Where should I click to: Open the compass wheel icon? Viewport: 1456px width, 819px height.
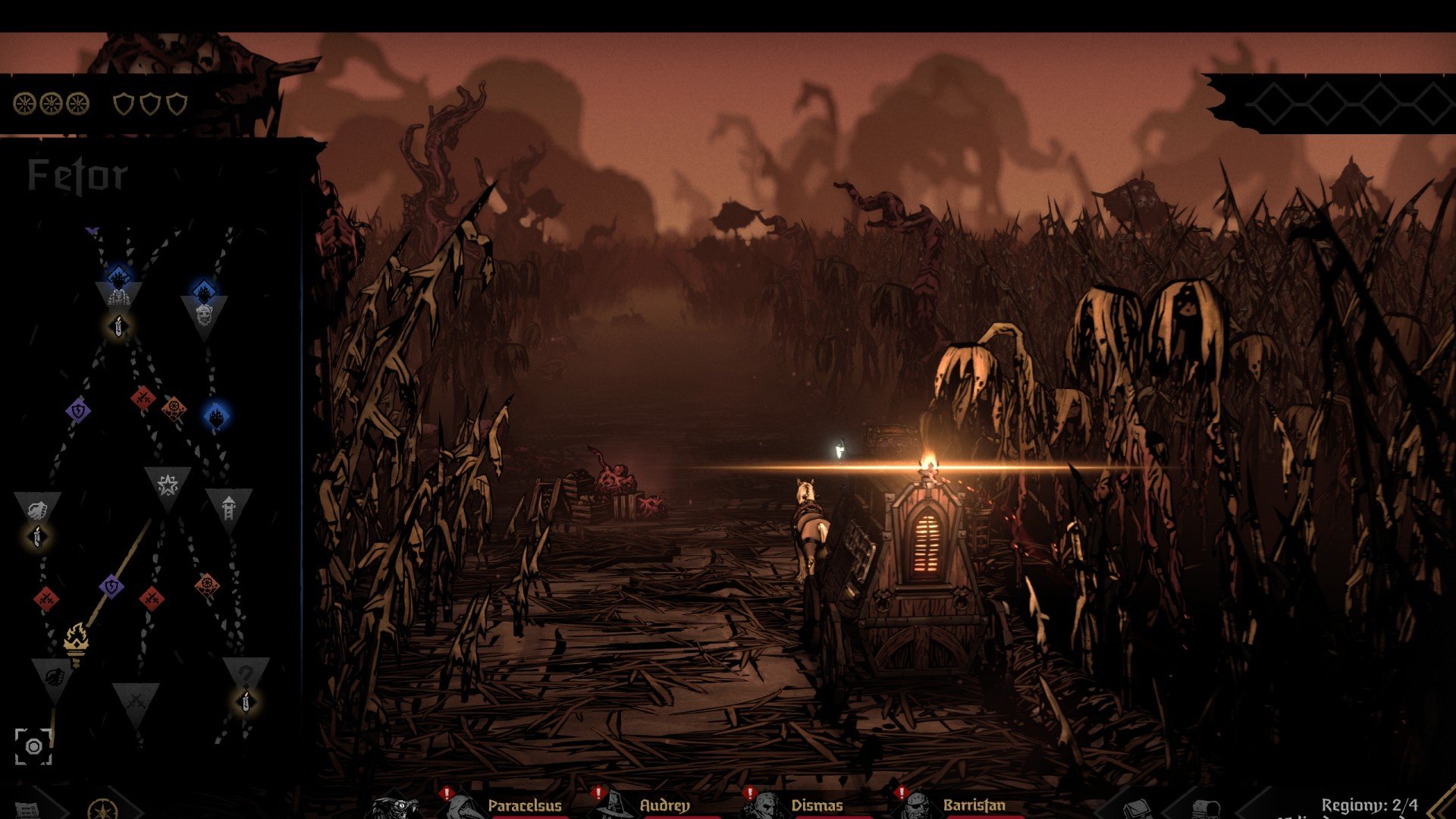point(102,810)
